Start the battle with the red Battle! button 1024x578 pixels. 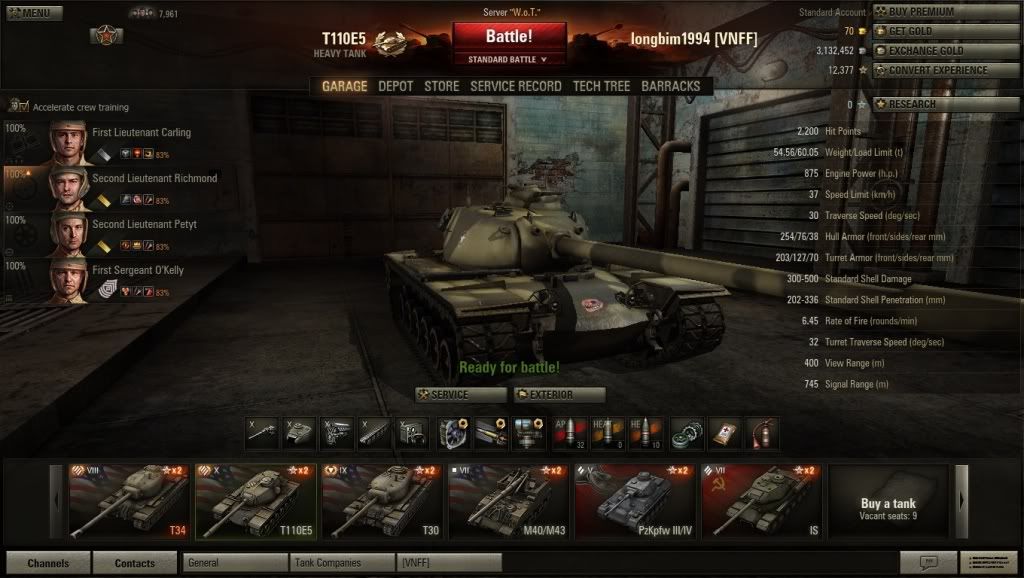tap(509, 37)
